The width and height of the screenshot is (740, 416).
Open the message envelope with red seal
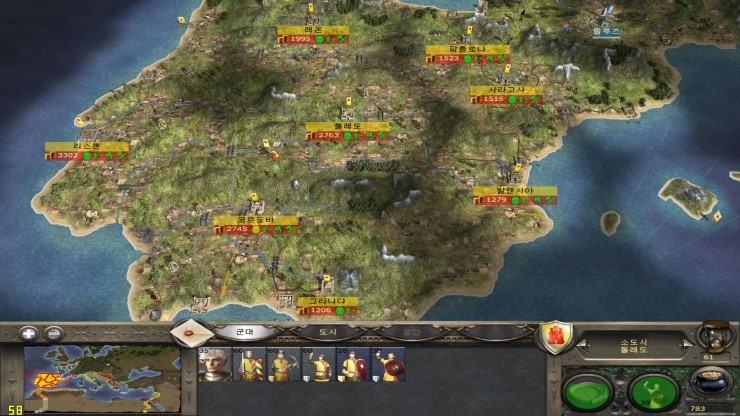pos(186,332)
